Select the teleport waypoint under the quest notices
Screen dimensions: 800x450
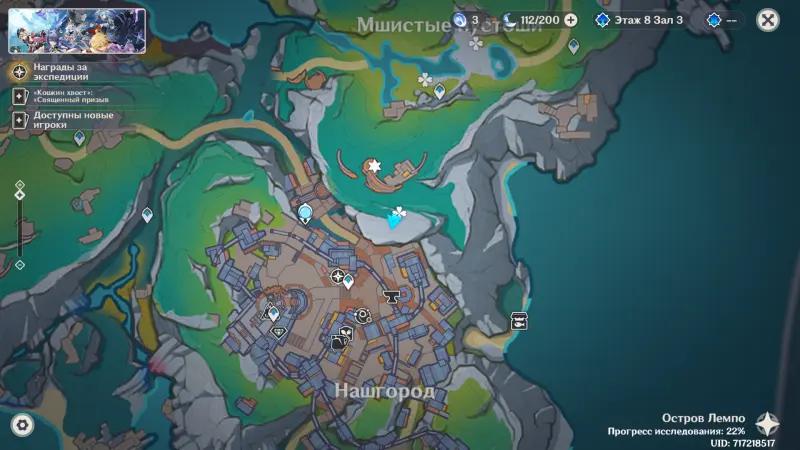coord(79,137)
